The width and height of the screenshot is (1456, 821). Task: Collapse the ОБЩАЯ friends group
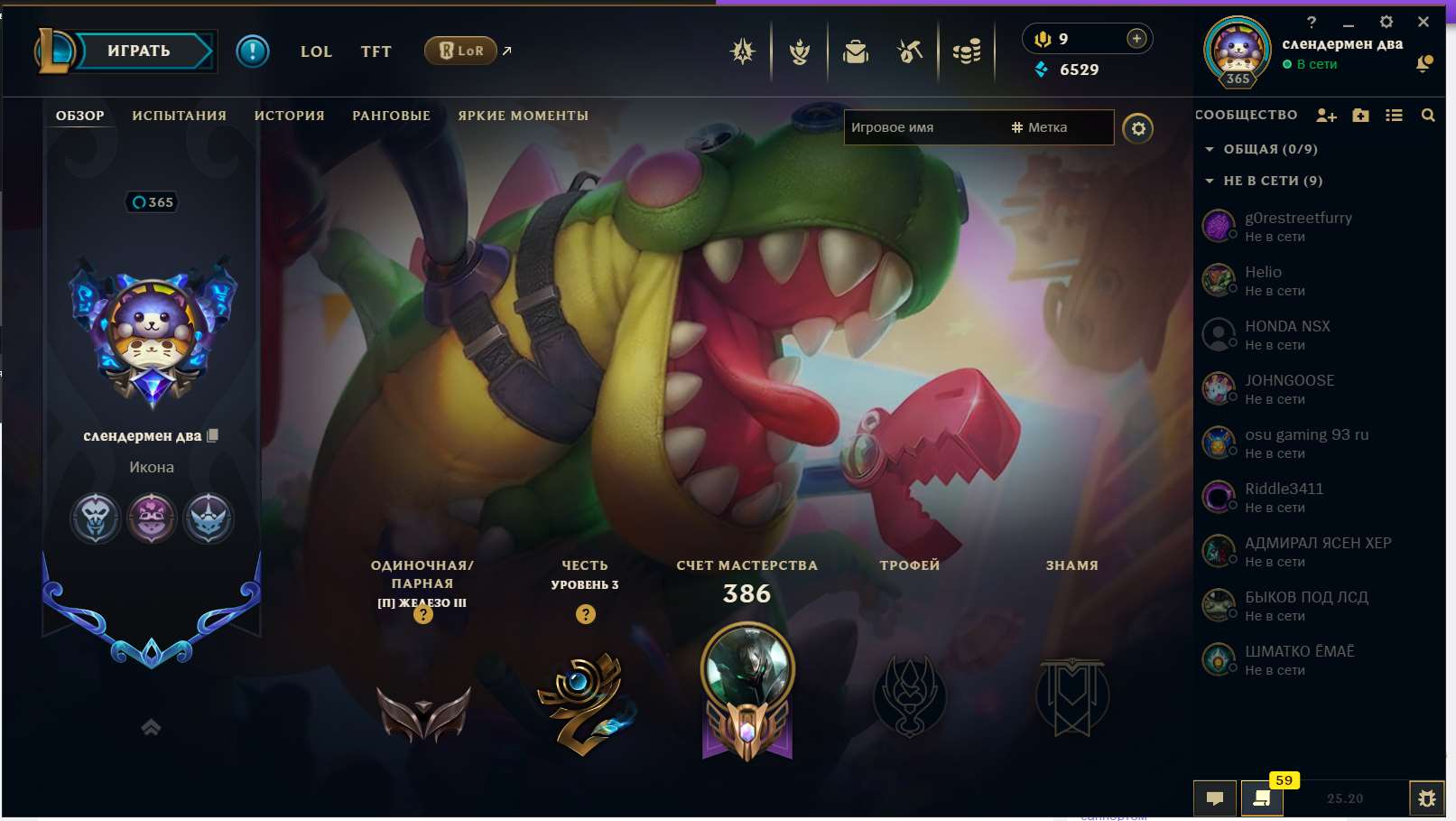(x=1210, y=149)
